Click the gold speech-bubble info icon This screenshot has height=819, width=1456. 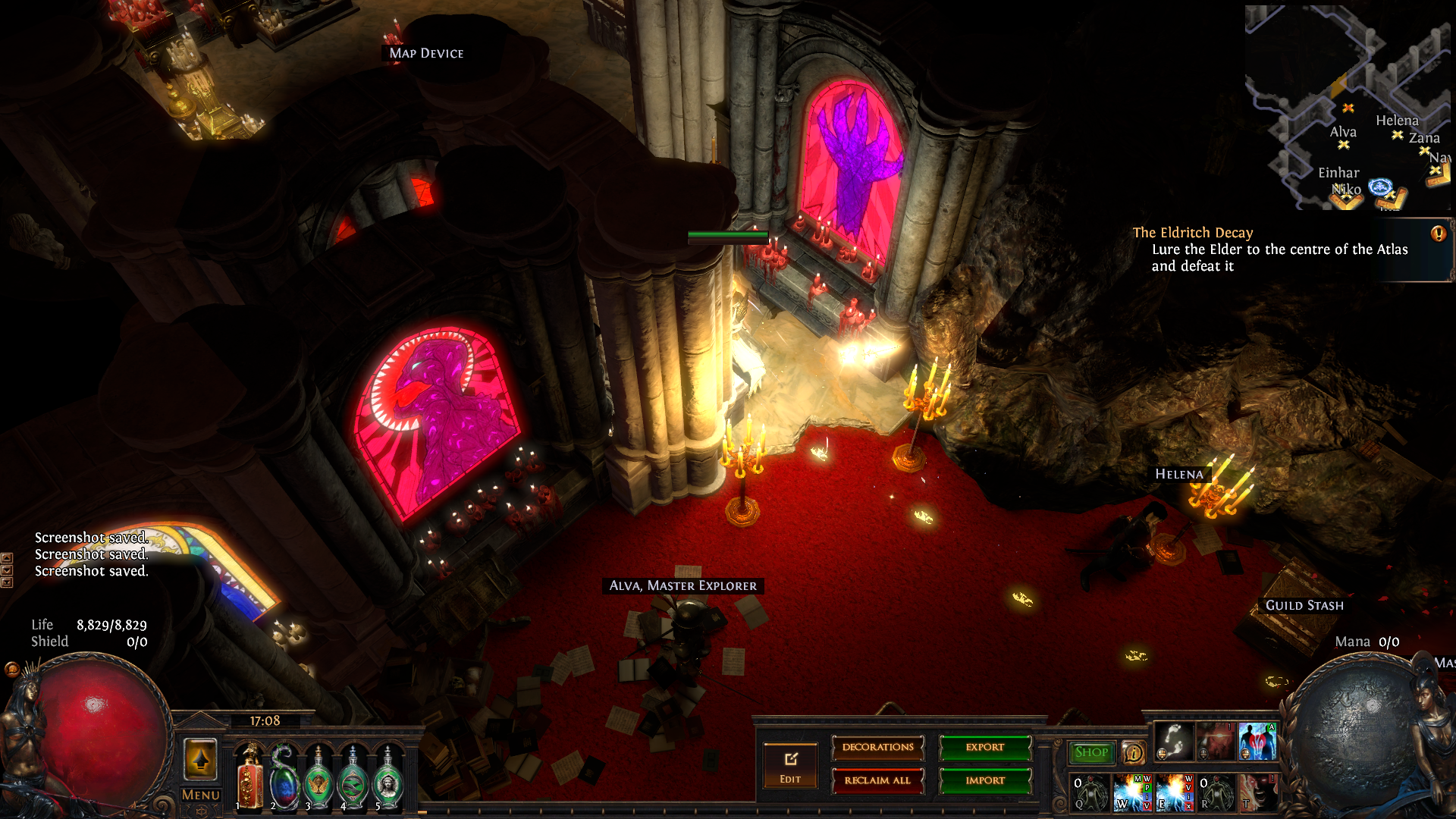click(x=1133, y=753)
